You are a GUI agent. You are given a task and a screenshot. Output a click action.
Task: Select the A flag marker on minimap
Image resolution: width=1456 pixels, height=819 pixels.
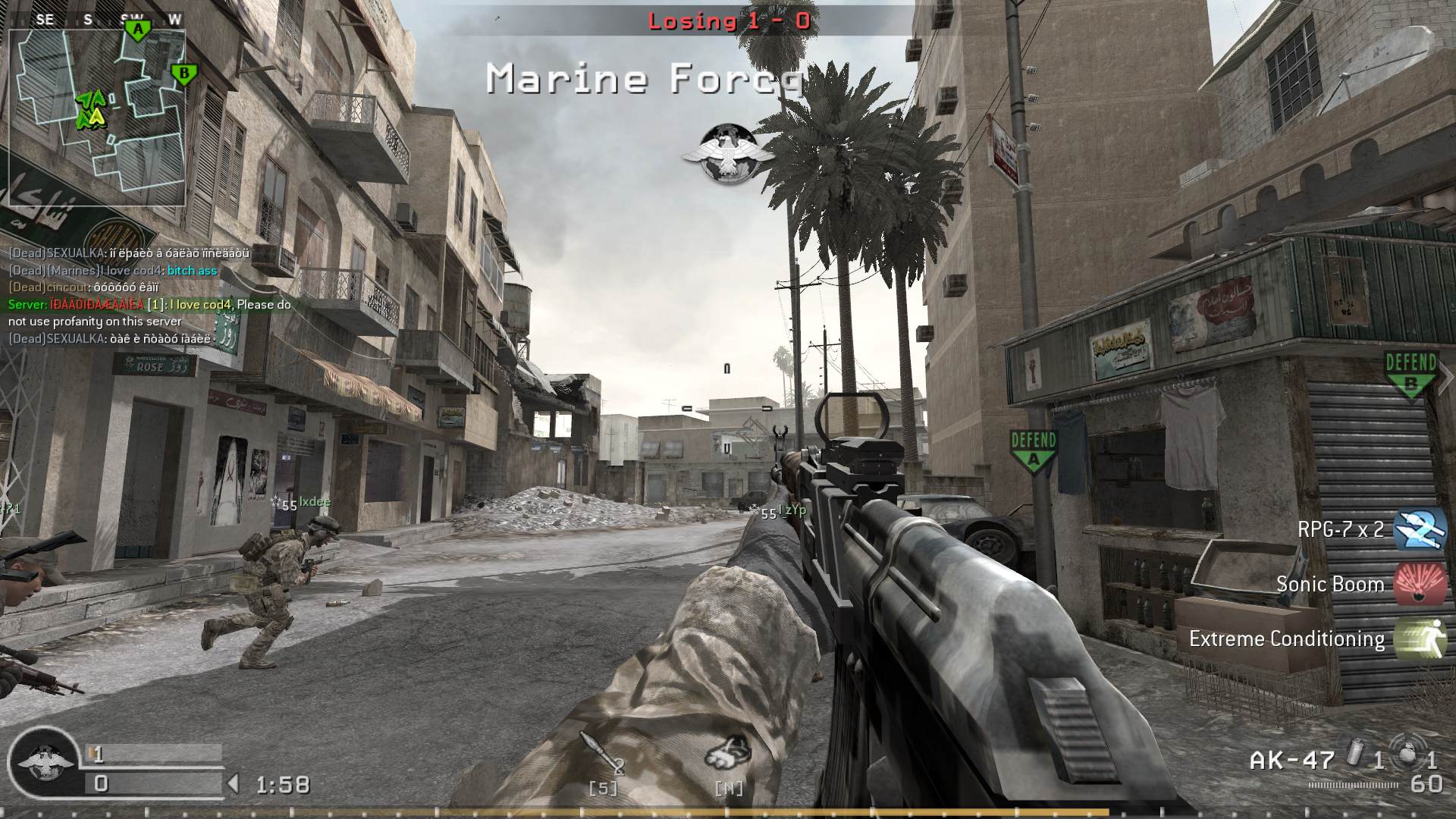click(138, 30)
